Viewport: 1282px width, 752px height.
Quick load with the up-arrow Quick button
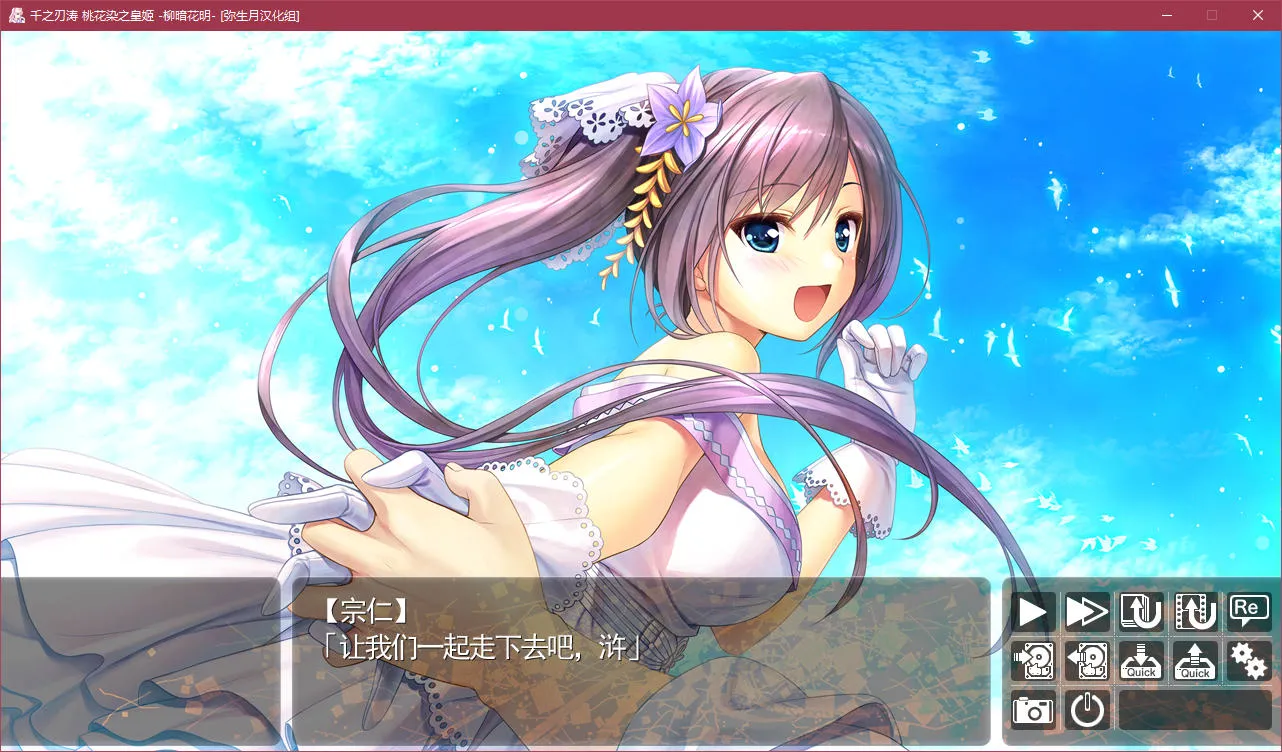[x=1195, y=661]
